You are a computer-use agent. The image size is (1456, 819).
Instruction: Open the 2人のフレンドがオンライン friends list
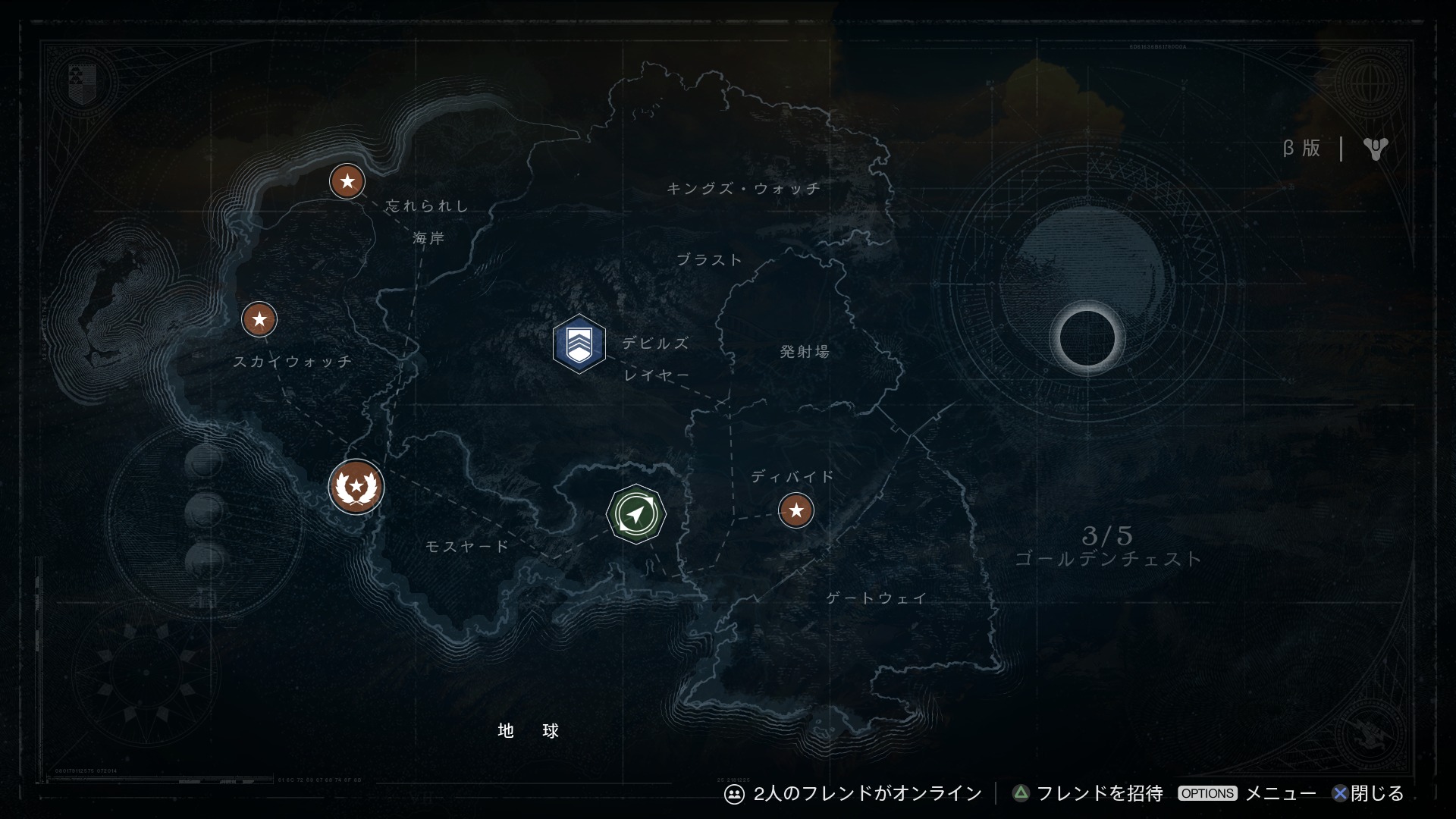tap(853, 793)
